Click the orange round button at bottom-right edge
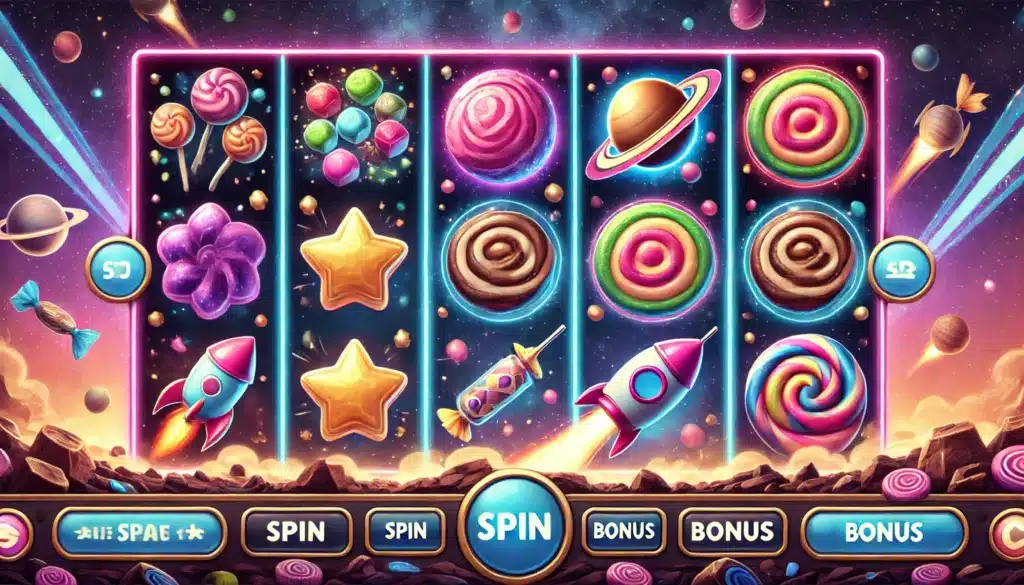The image size is (1024, 585). [x=1008, y=531]
